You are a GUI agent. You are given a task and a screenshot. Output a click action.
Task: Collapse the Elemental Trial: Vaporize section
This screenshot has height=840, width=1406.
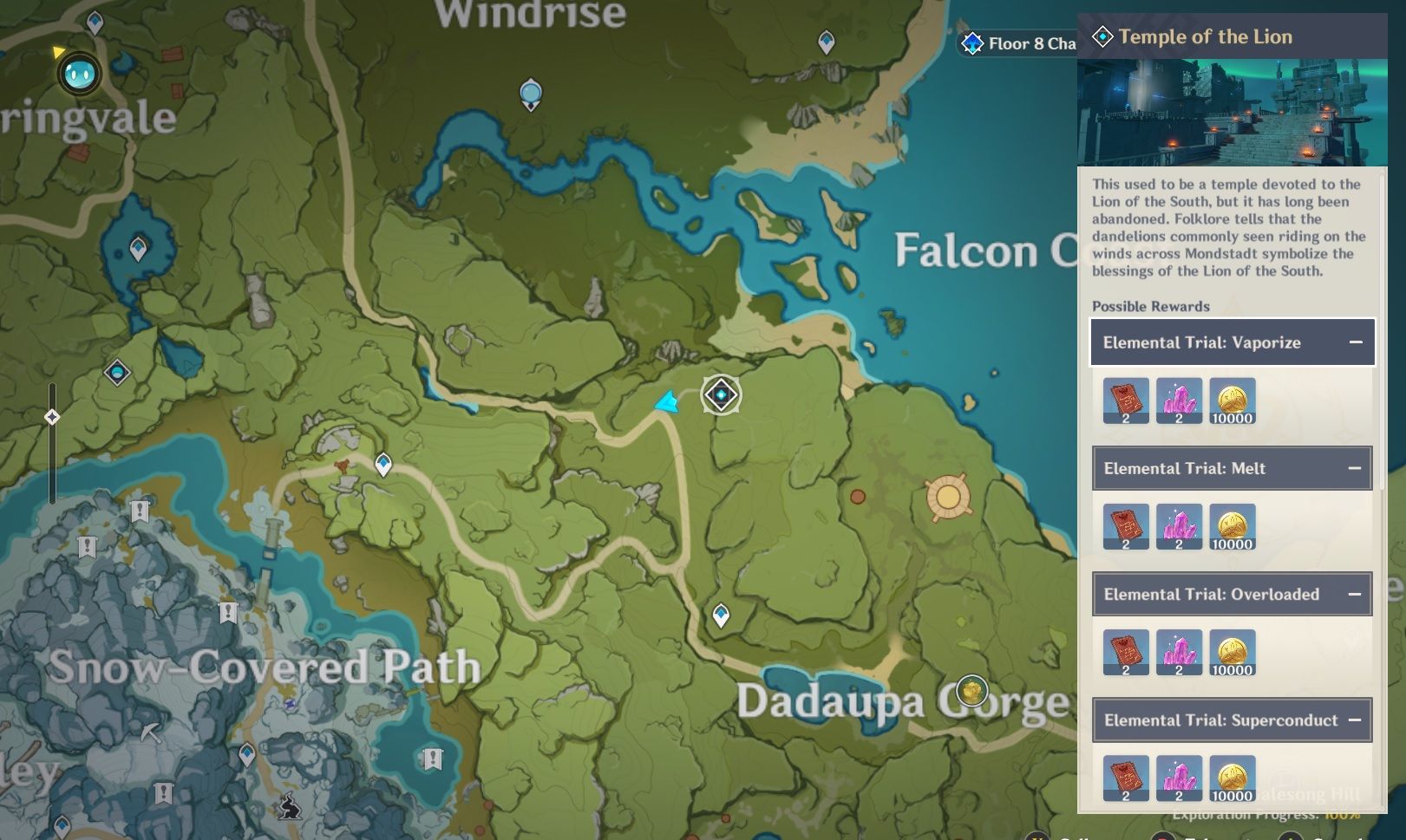click(x=1356, y=342)
